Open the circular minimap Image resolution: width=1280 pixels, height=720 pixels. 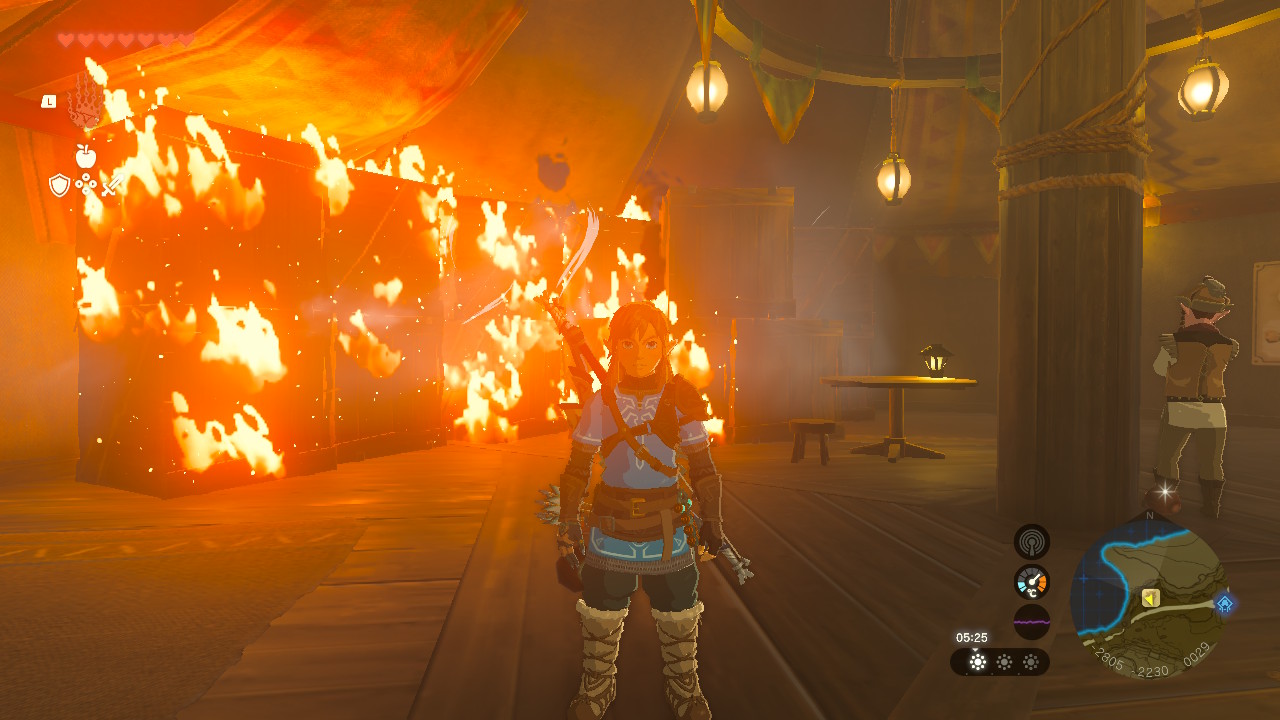click(1148, 595)
